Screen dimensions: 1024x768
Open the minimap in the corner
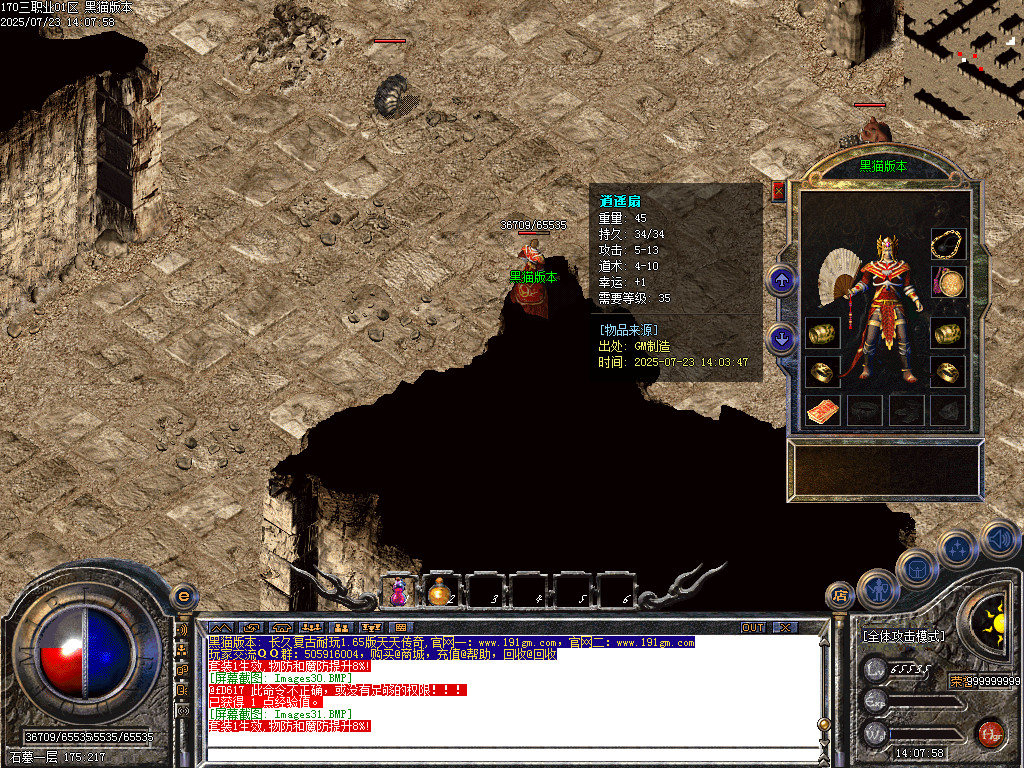963,60
